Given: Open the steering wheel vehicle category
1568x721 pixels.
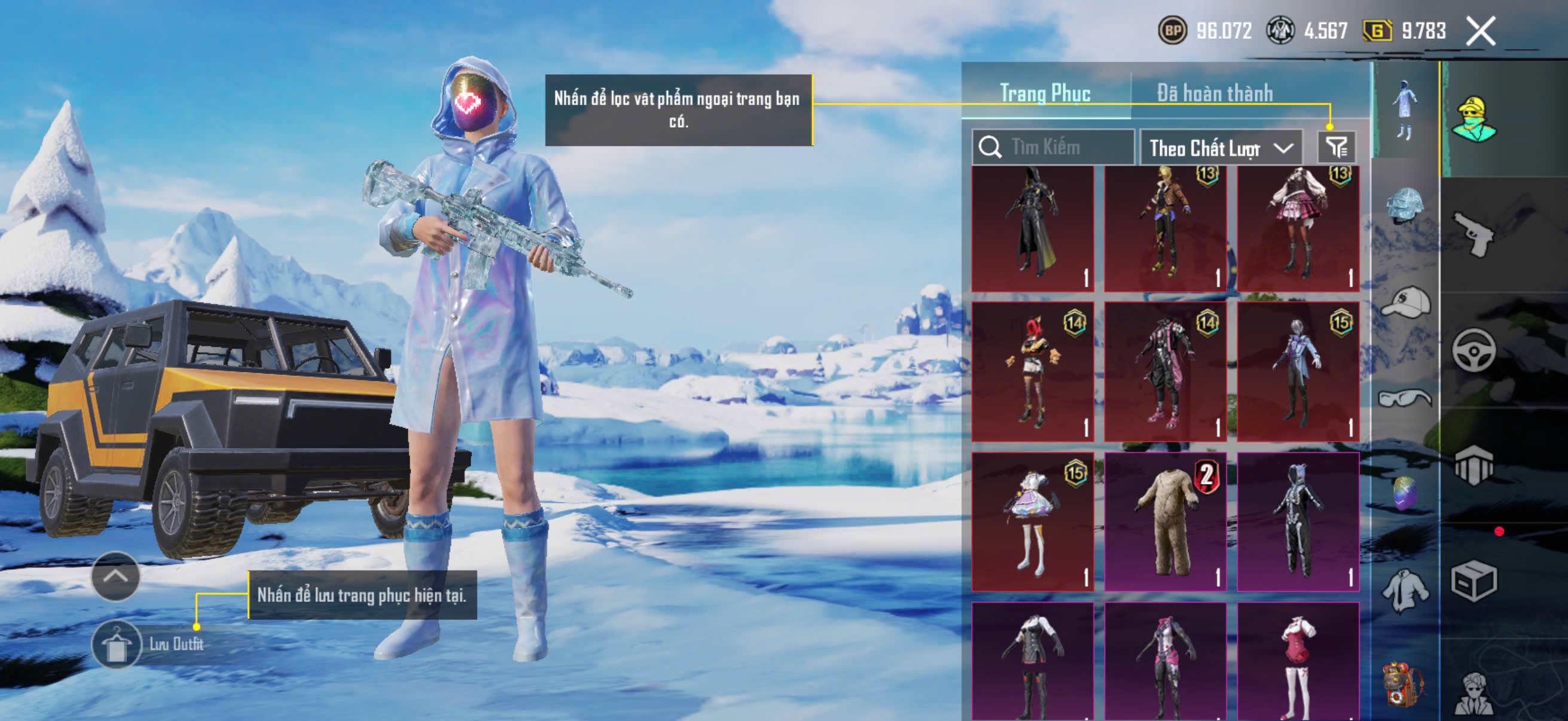Looking at the screenshot, I should click(x=1473, y=350).
